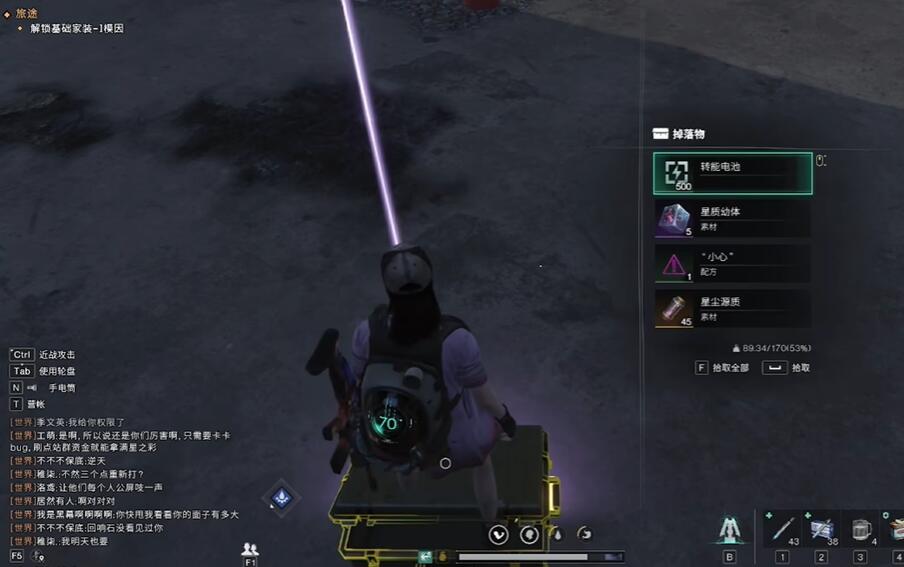Select the 解锁基础家装-I模因 objective
Viewport: 904px width, 567px height.
coord(76,28)
